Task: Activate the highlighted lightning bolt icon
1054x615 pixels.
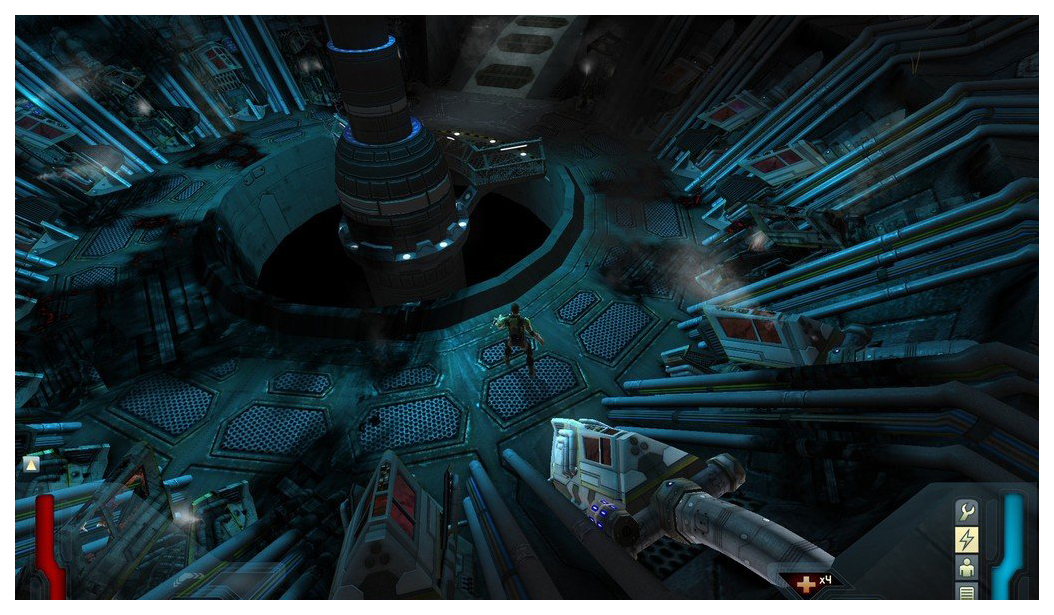Action: 966,539
